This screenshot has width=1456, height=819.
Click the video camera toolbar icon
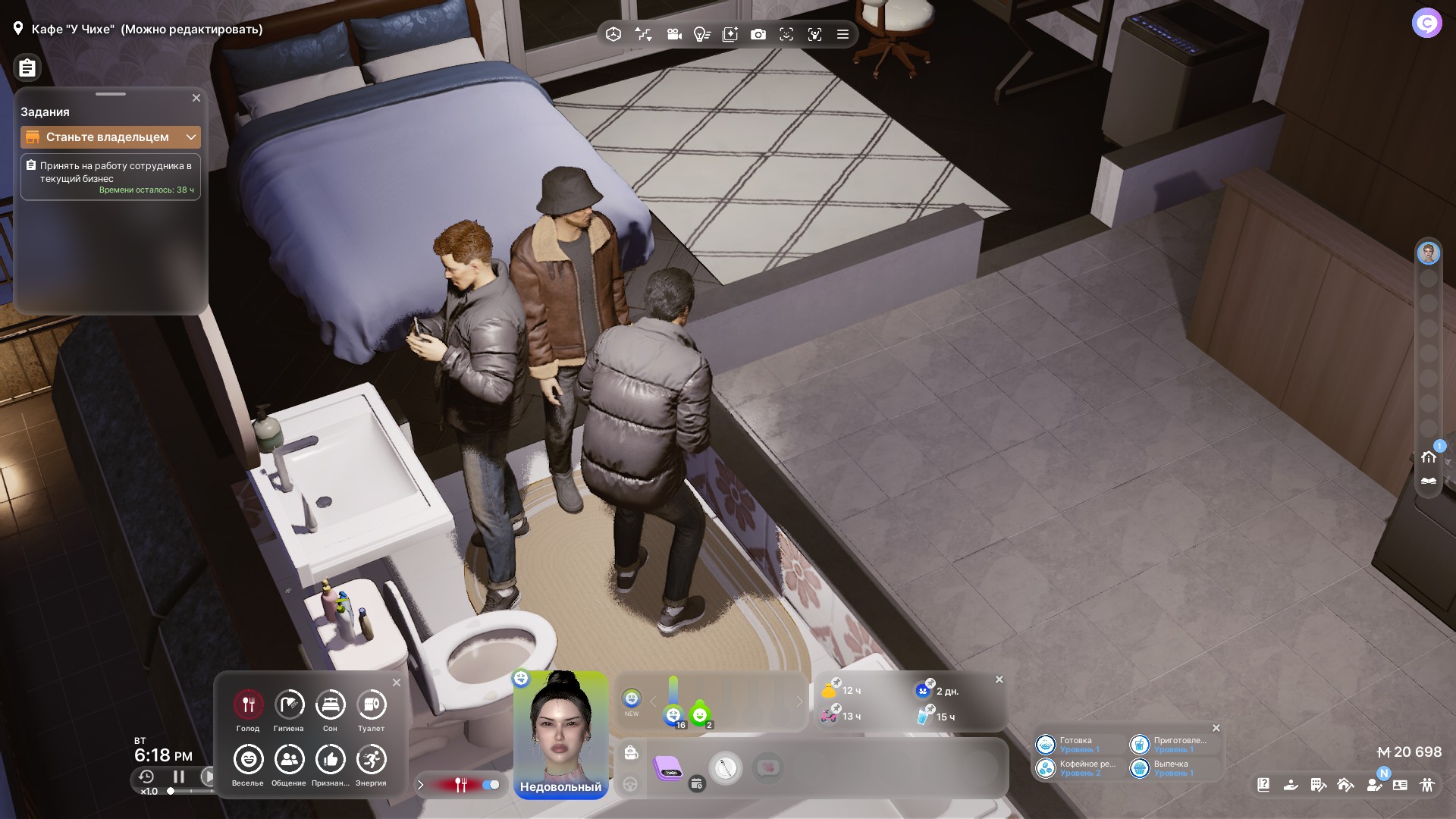coord(673,34)
